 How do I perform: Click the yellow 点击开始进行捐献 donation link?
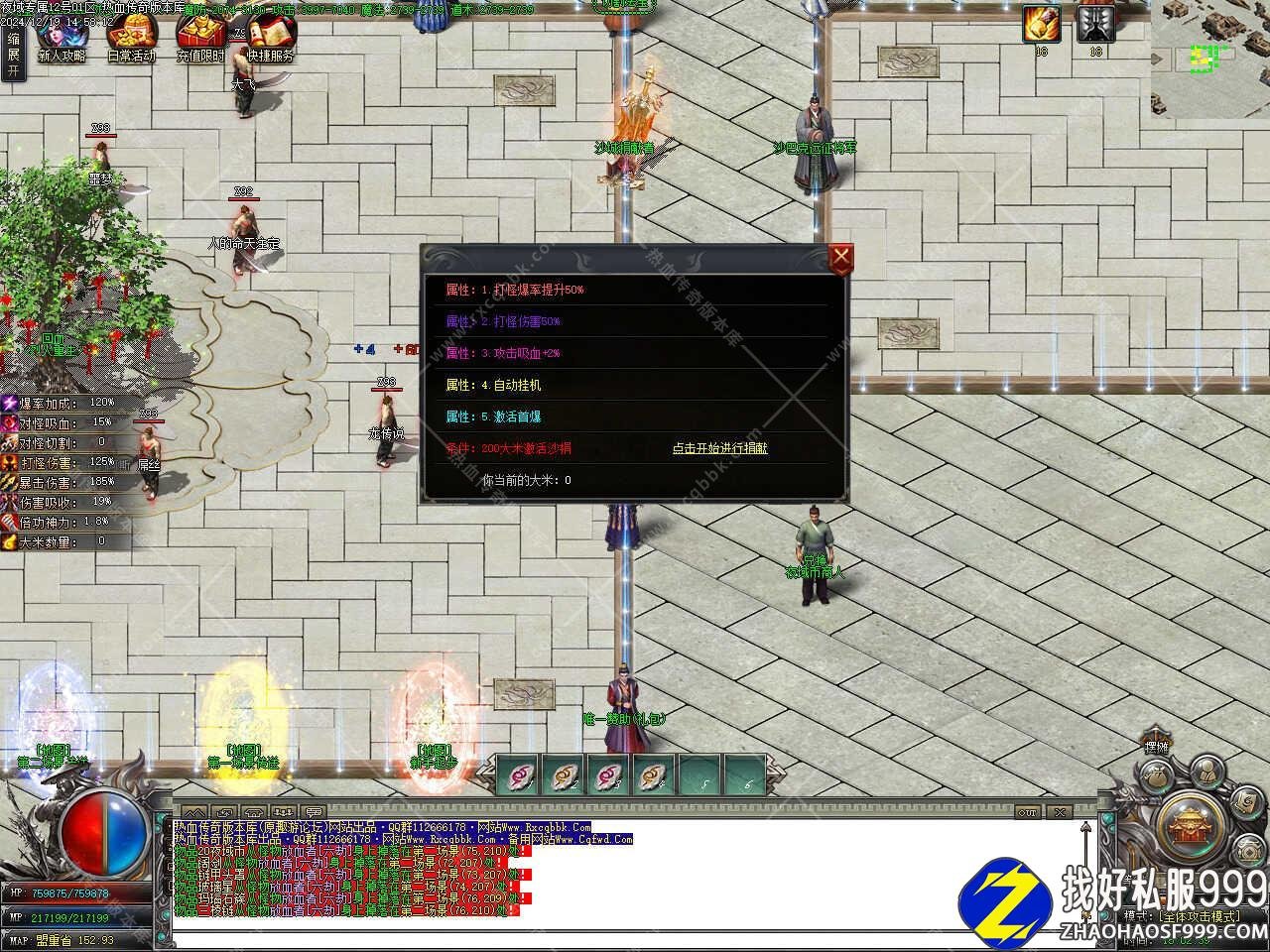pos(719,448)
